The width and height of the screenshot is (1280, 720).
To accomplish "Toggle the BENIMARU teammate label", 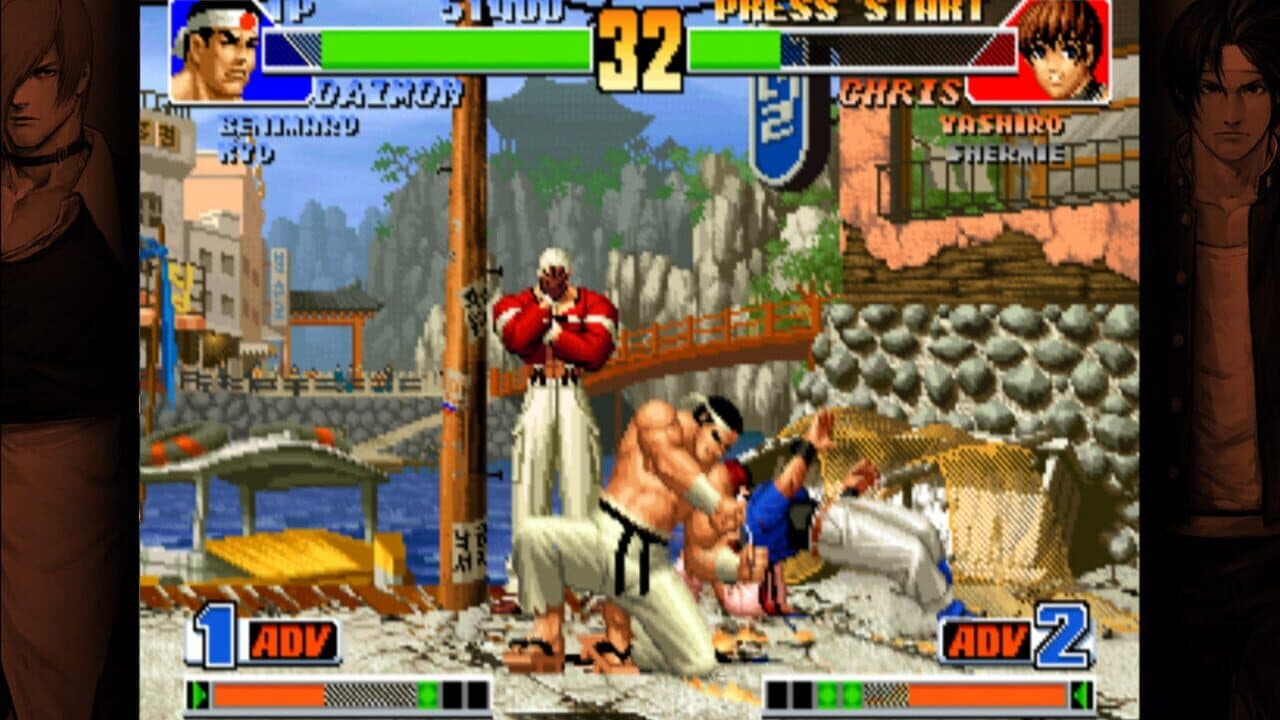I will point(289,124).
